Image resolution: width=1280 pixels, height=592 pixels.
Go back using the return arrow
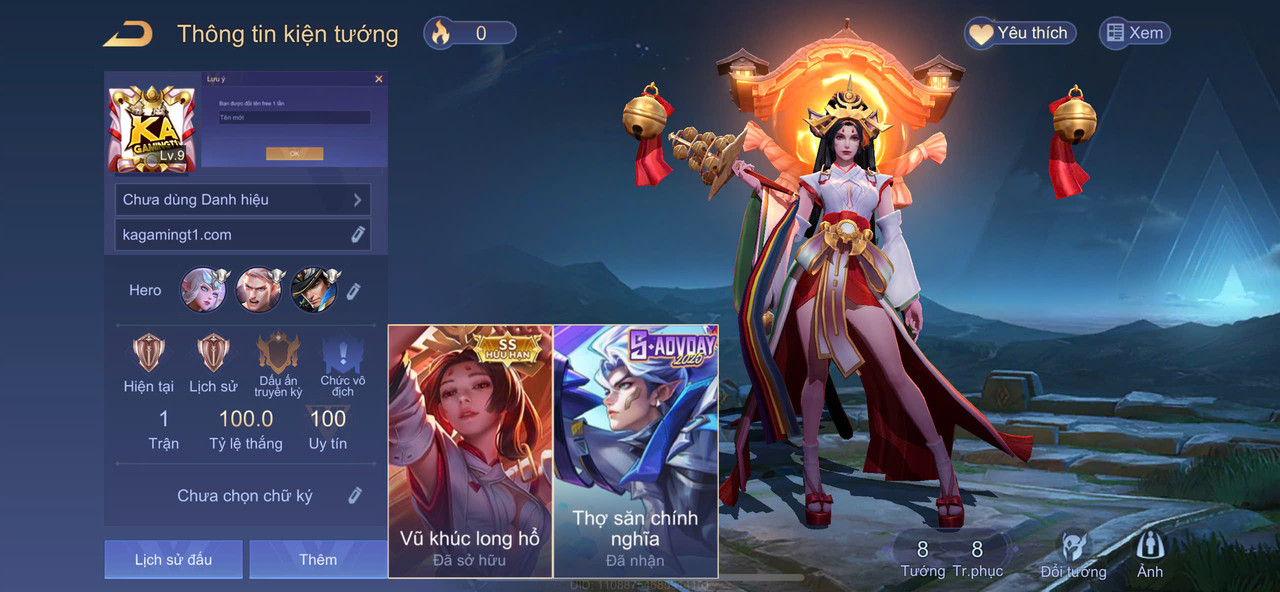tap(128, 34)
